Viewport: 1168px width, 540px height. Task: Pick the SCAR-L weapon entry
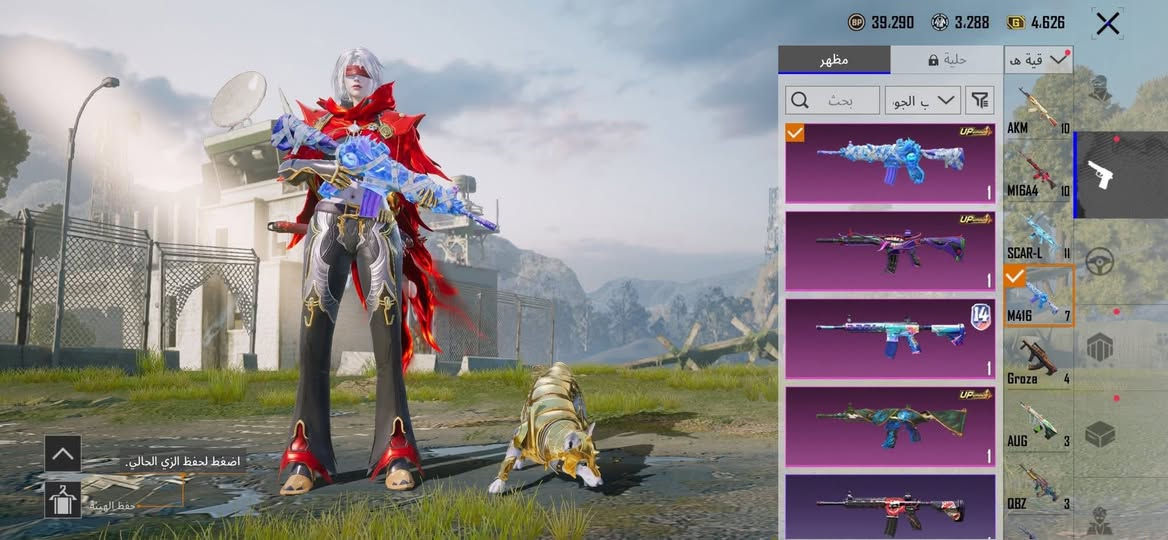pos(1039,236)
